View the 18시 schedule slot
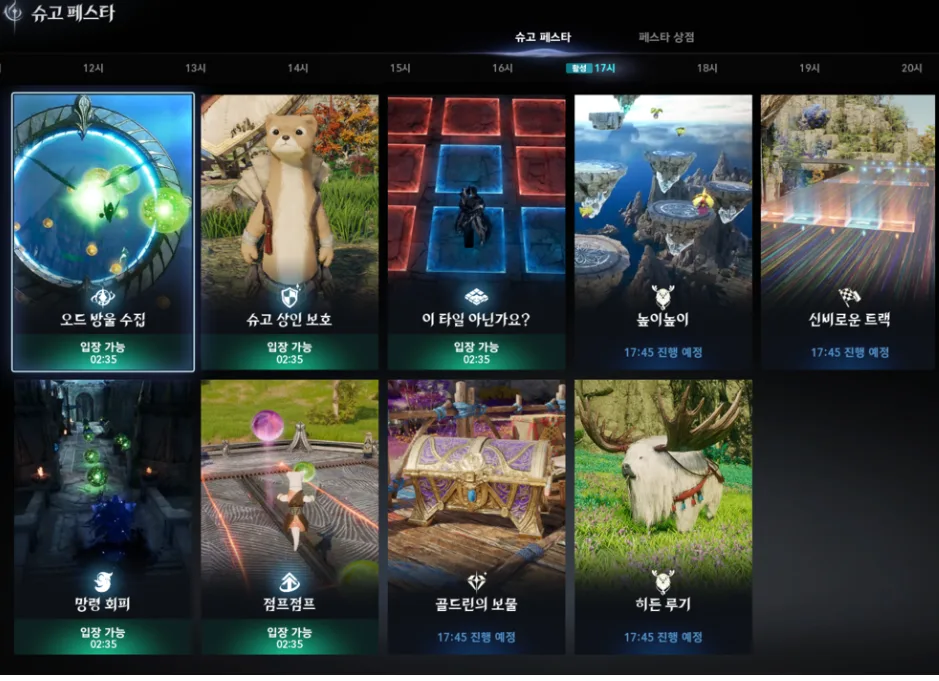This screenshot has height=681, width=939. coord(707,68)
